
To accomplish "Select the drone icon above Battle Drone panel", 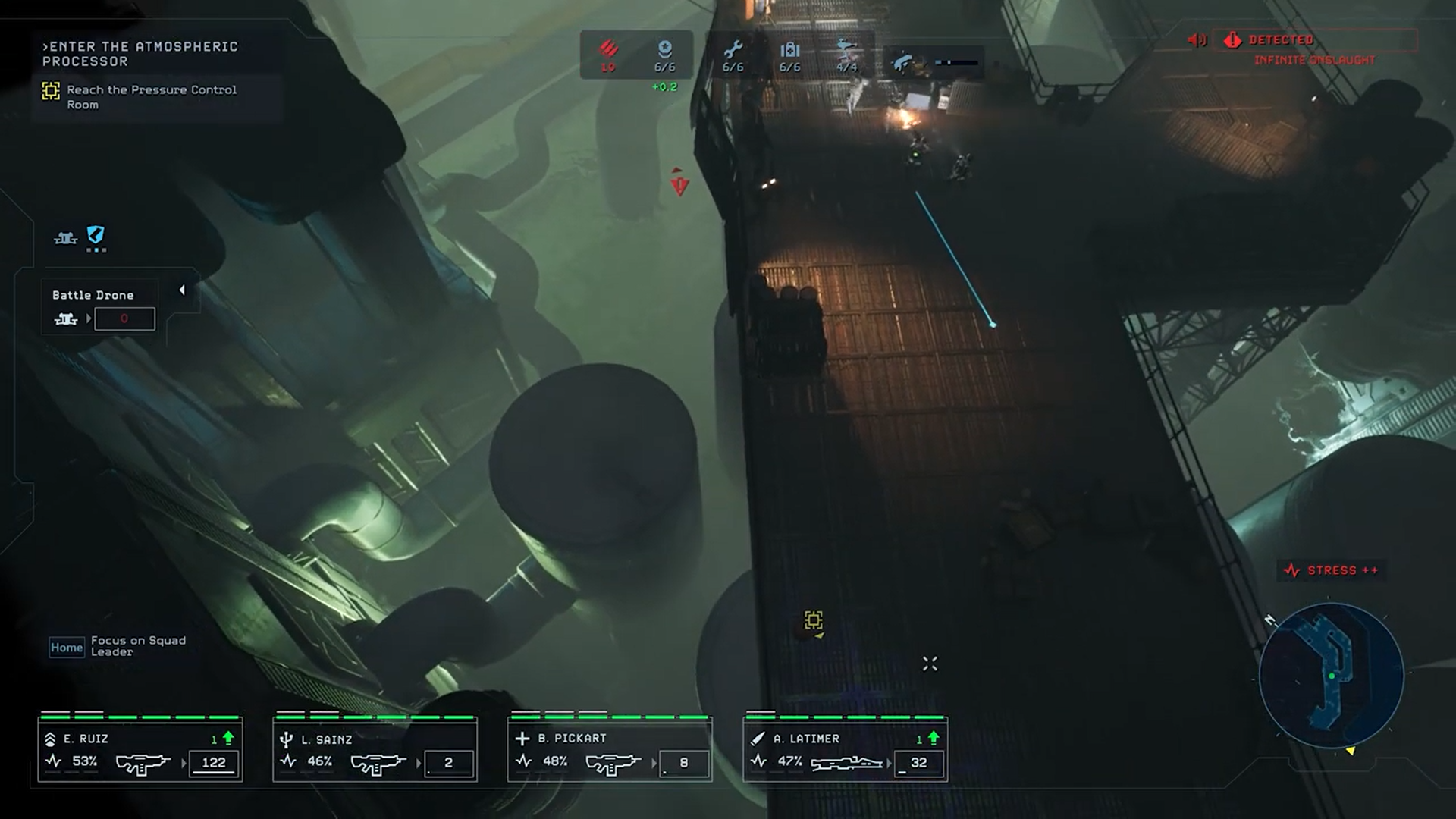I will [x=66, y=239].
